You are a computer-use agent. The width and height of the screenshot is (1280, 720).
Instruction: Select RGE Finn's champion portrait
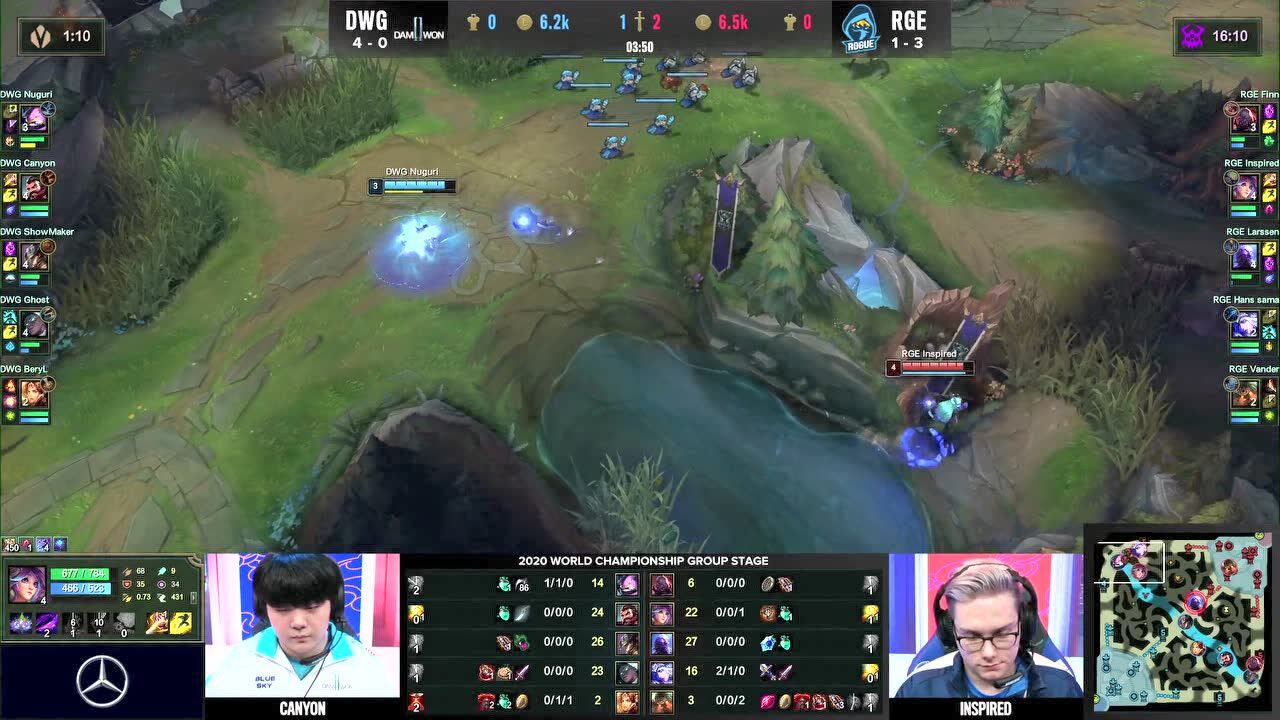[1245, 121]
